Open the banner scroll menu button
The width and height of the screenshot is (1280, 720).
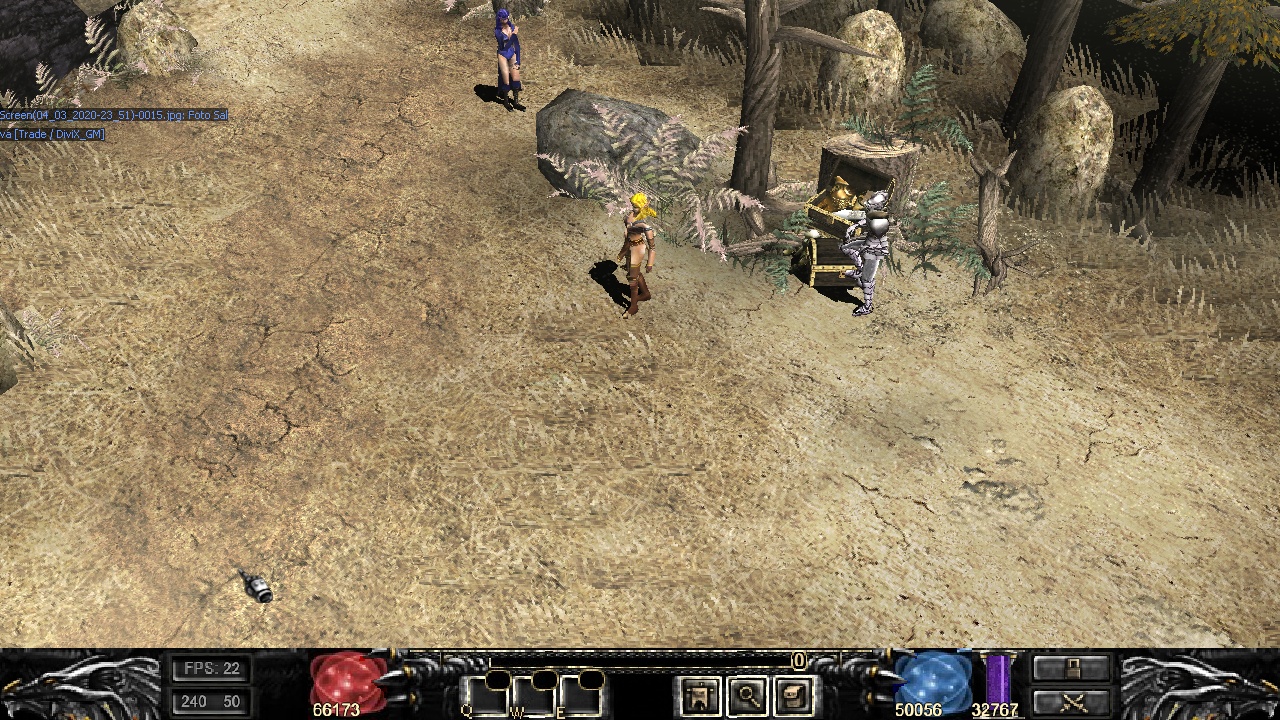700,696
